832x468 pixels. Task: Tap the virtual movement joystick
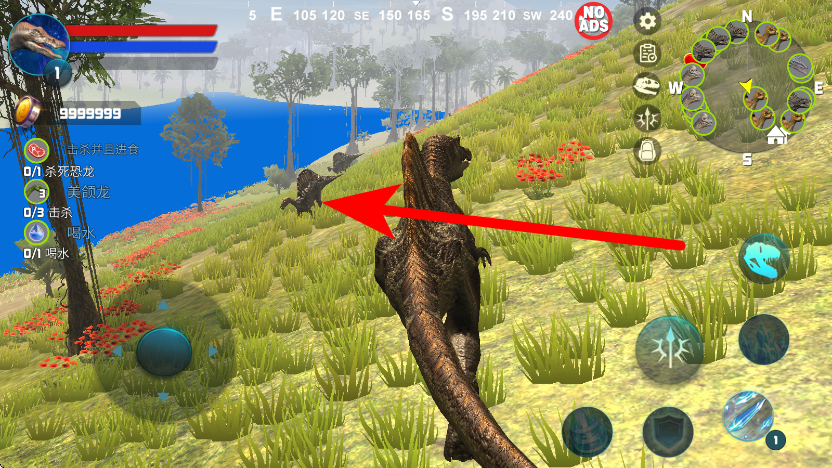(x=163, y=351)
